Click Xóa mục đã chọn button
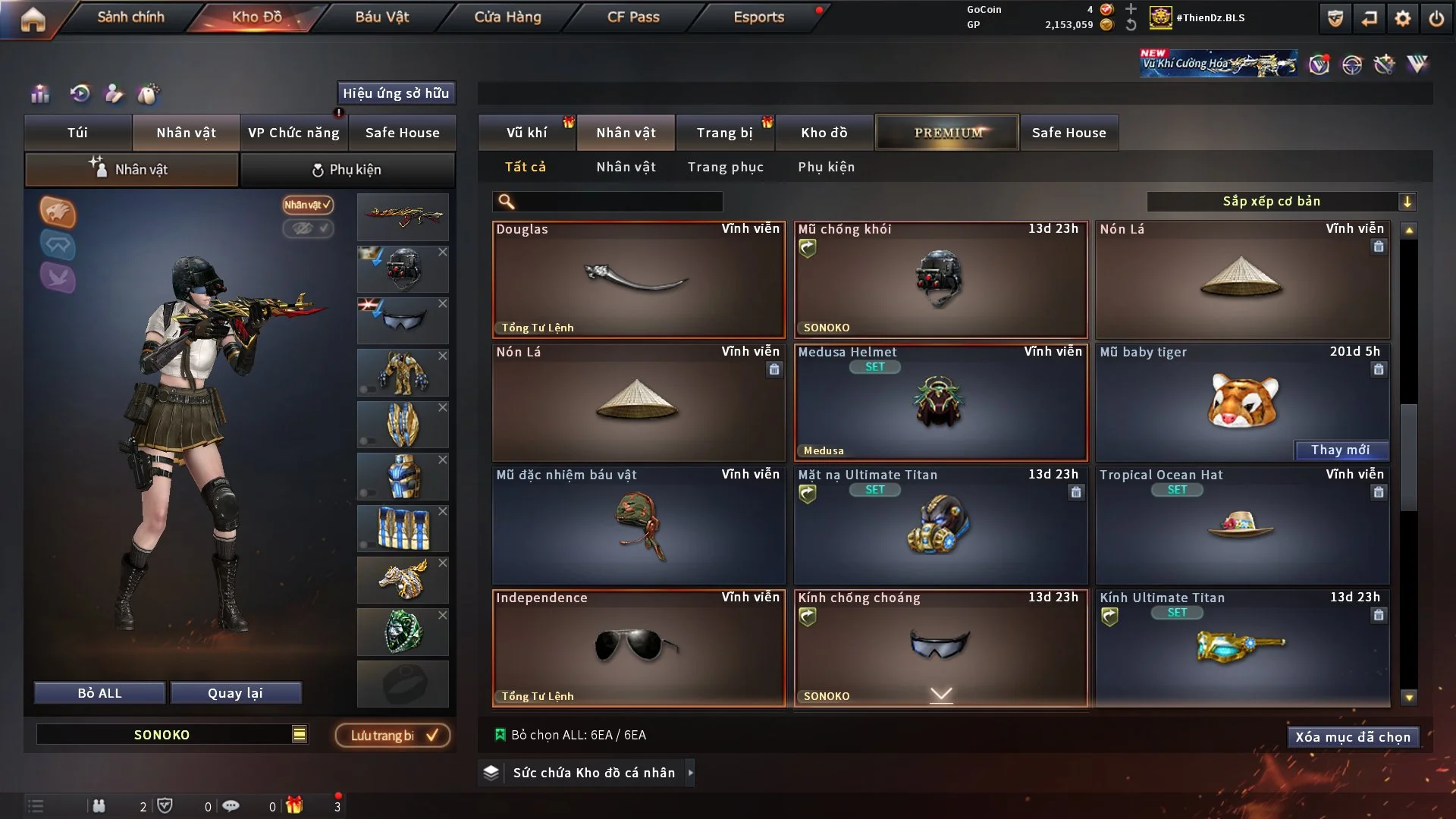 coord(1352,737)
